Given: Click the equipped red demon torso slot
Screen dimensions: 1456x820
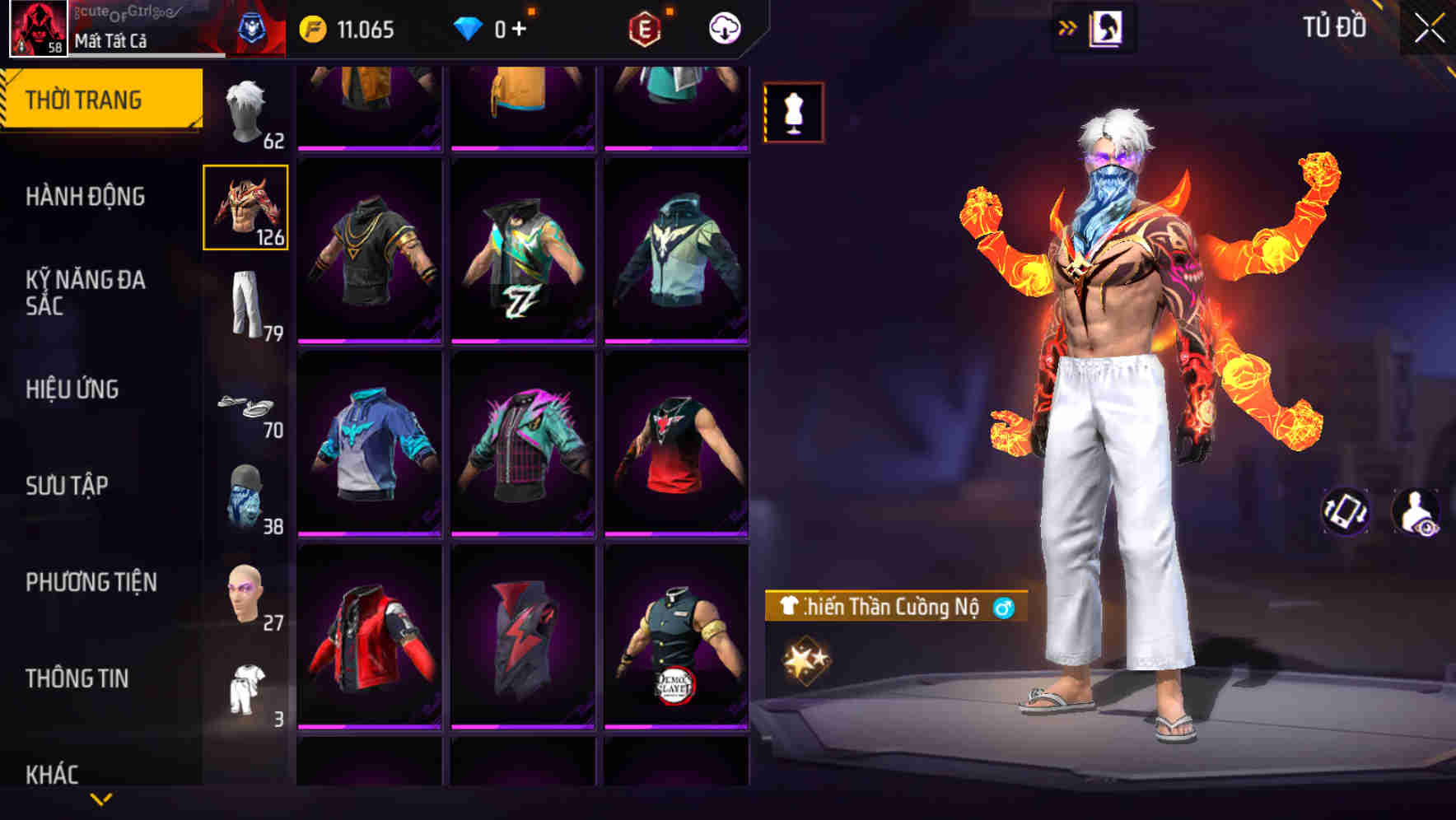Looking at the screenshot, I should (x=245, y=207).
